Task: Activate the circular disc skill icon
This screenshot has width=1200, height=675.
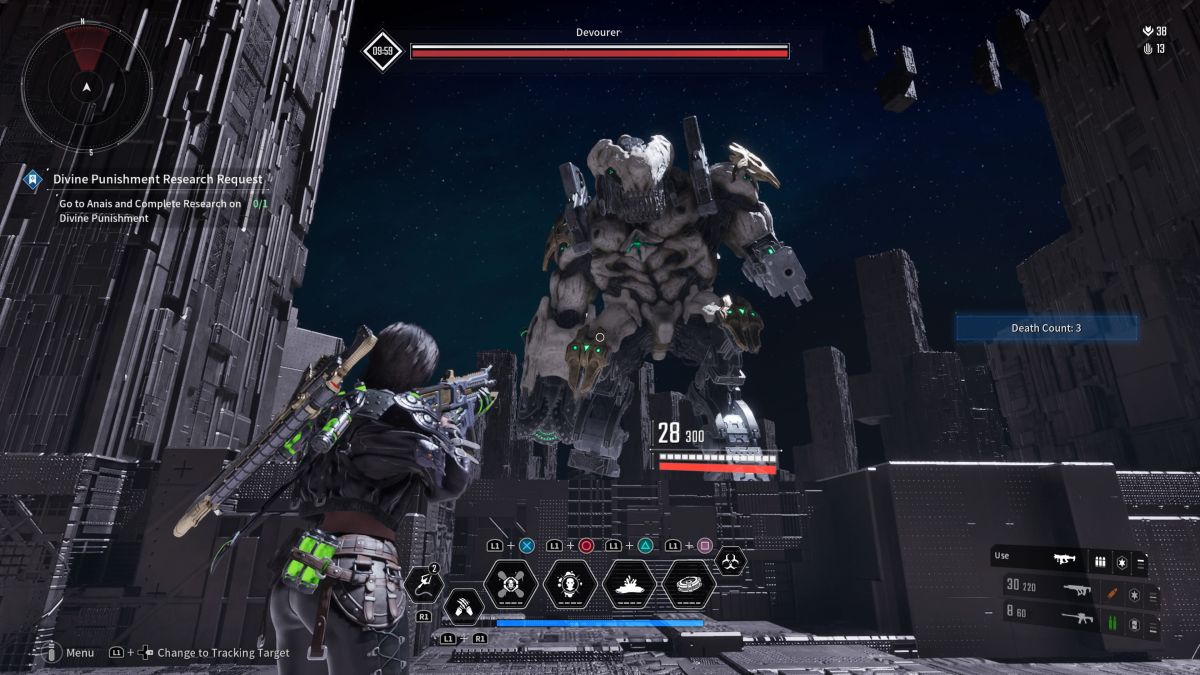Action: point(688,584)
